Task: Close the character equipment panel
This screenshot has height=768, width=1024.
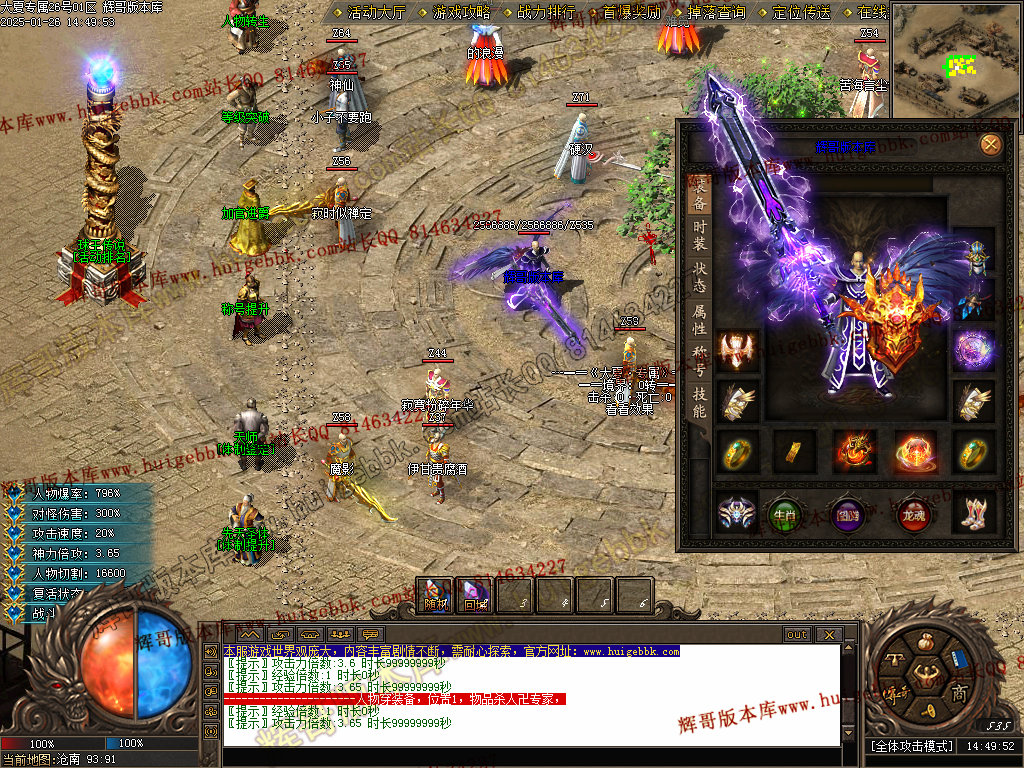Action: tap(990, 145)
